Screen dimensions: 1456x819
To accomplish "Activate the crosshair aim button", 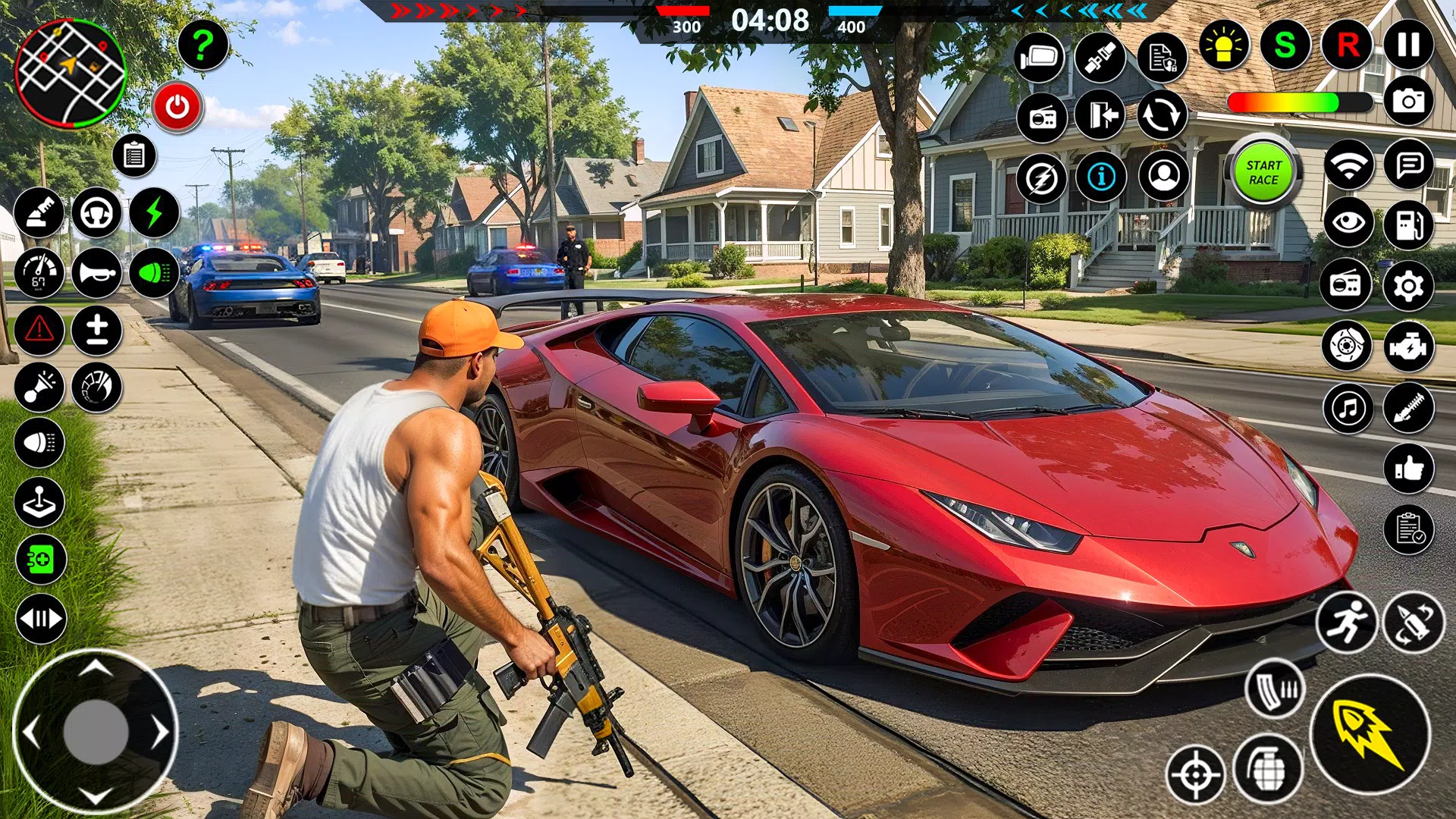I will coord(1196,774).
